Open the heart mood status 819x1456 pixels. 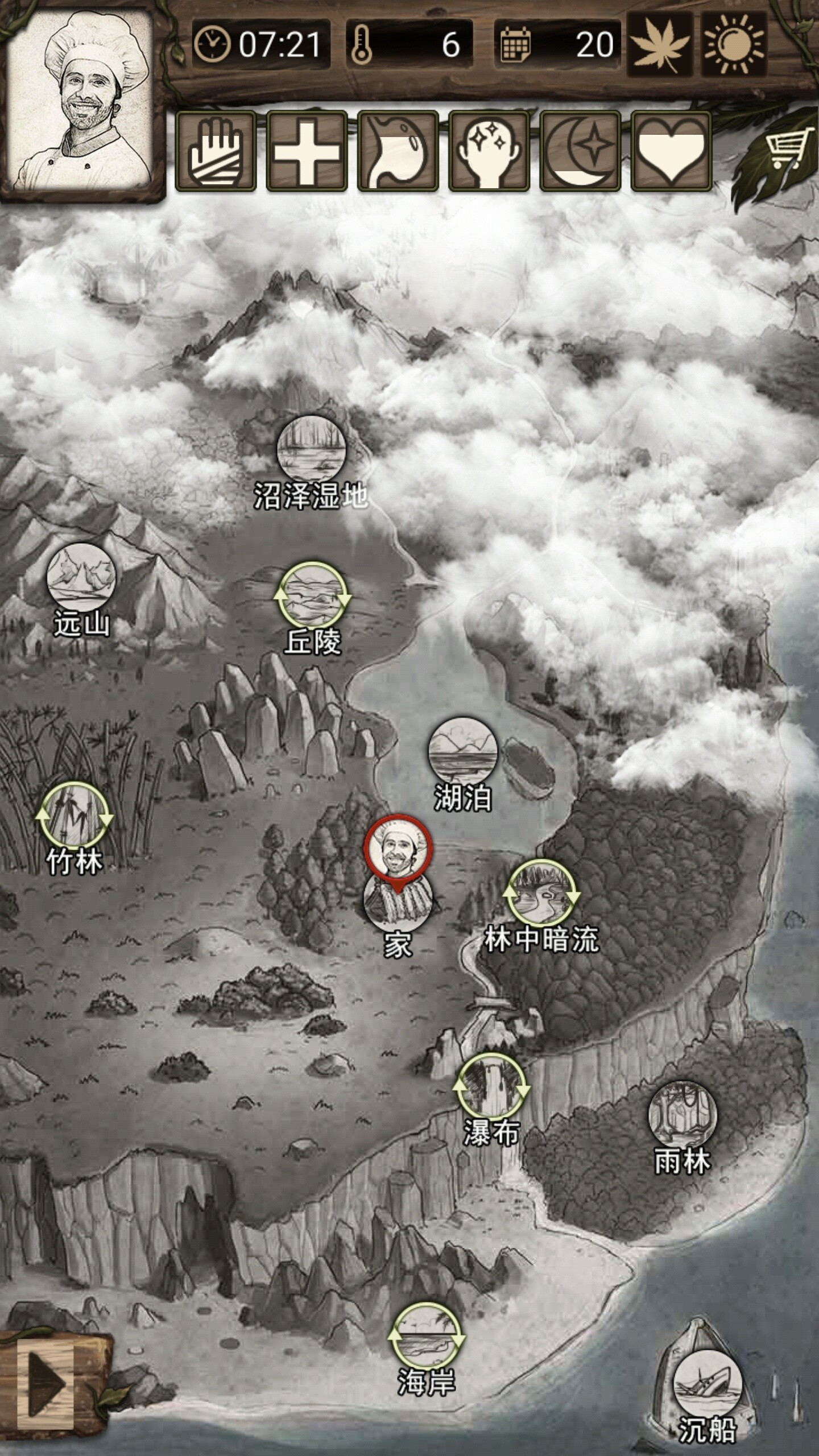click(x=671, y=151)
